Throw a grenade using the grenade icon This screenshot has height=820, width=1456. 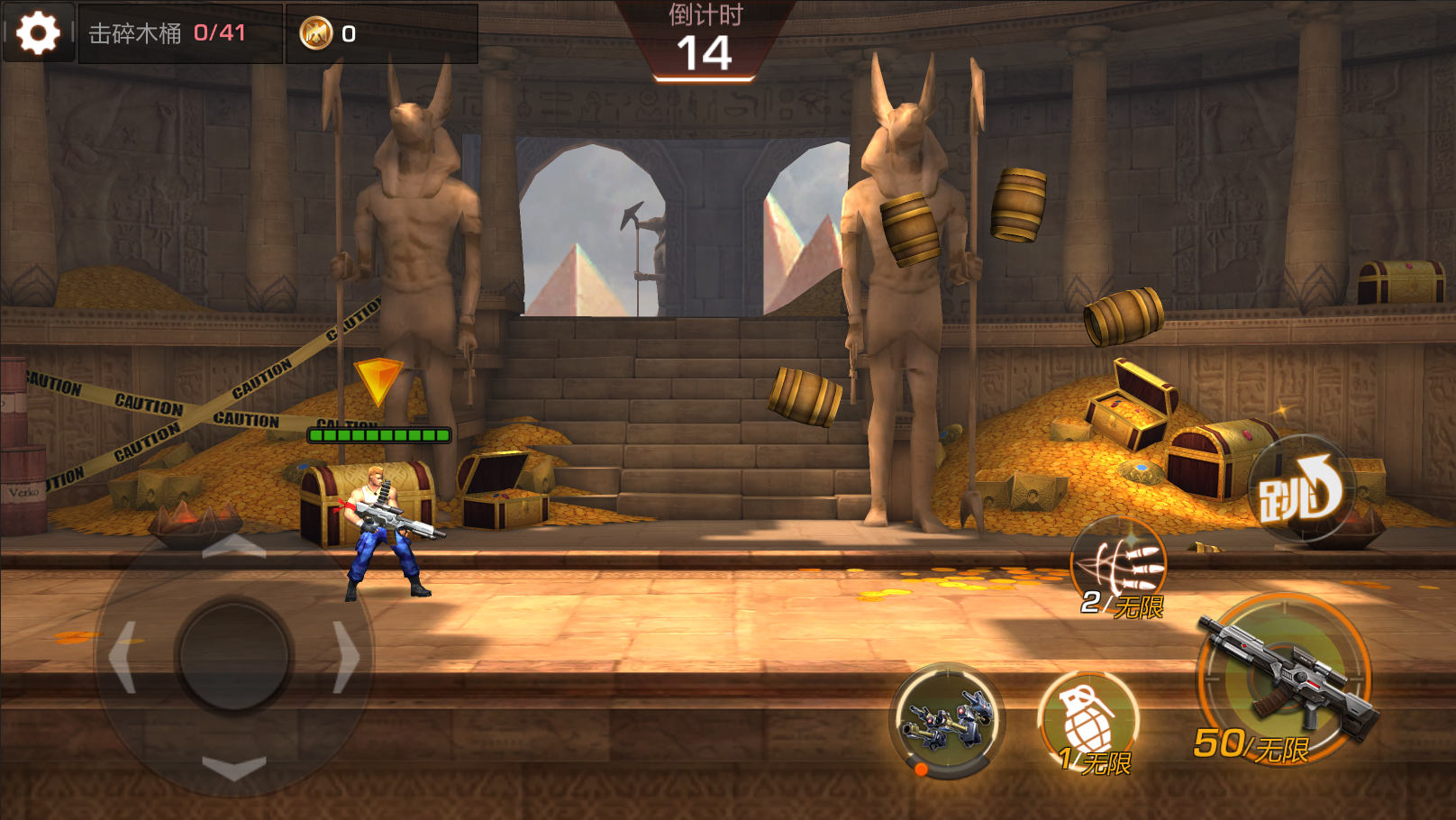coord(1088,720)
